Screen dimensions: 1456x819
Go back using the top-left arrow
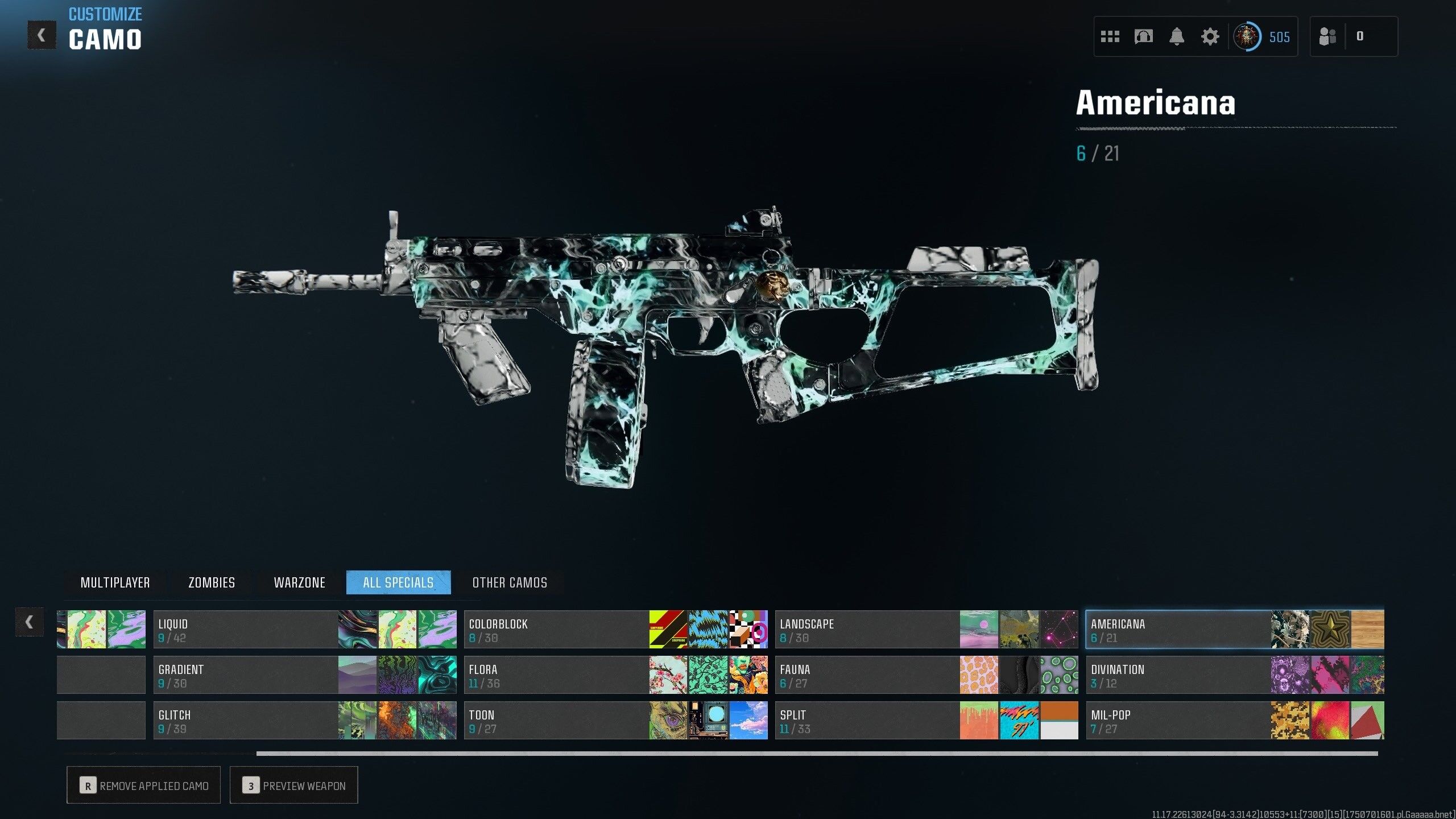pos(42,35)
